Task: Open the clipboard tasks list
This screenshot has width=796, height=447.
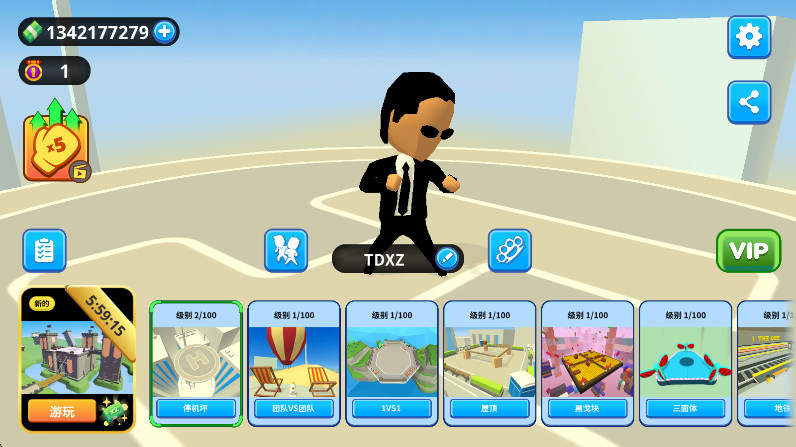Action: (x=44, y=250)
